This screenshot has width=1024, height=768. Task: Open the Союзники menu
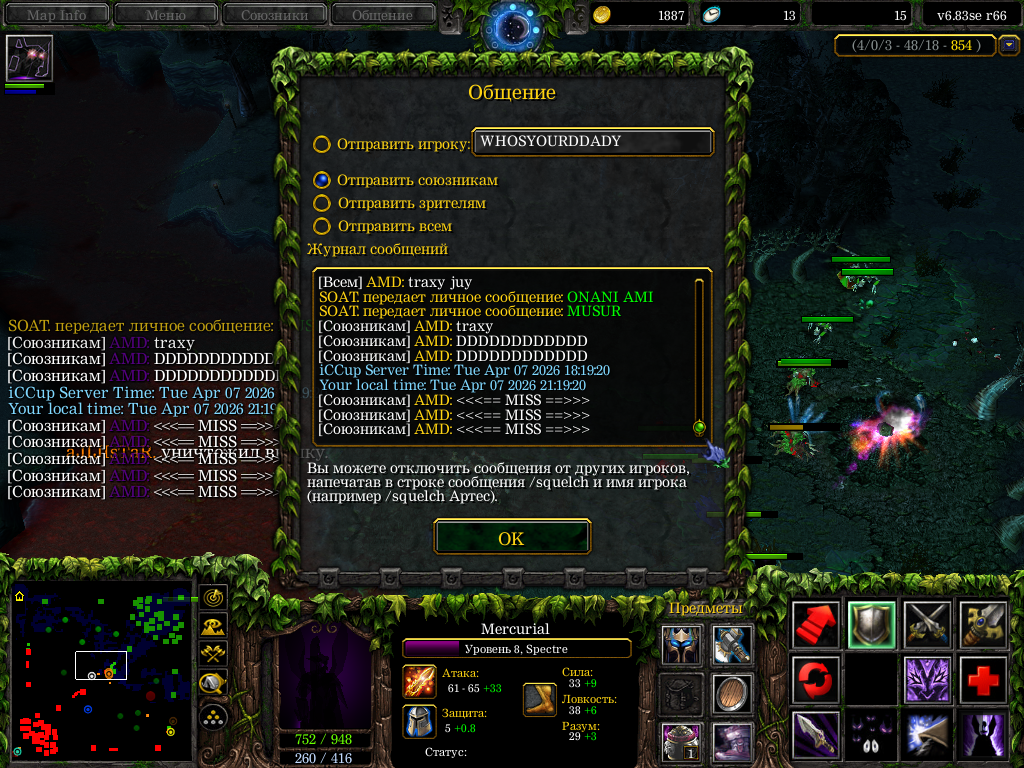pyautogui.click(x=273, y=14)
